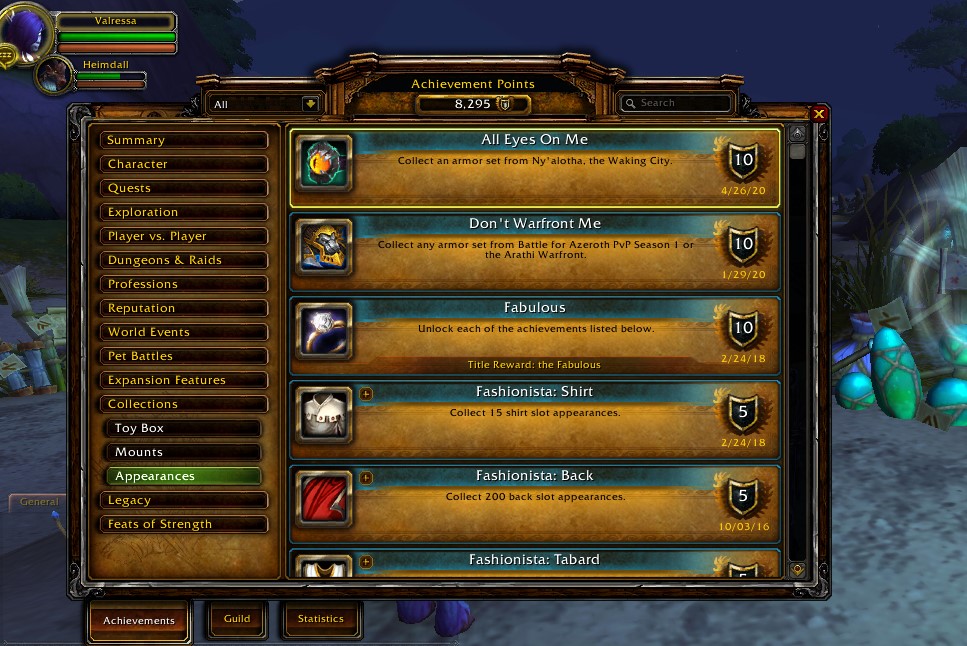The height and width of the screenshot is (646, 967).
Task: Expand the Fashionista: Back plus button
Action: coord(366,478)
